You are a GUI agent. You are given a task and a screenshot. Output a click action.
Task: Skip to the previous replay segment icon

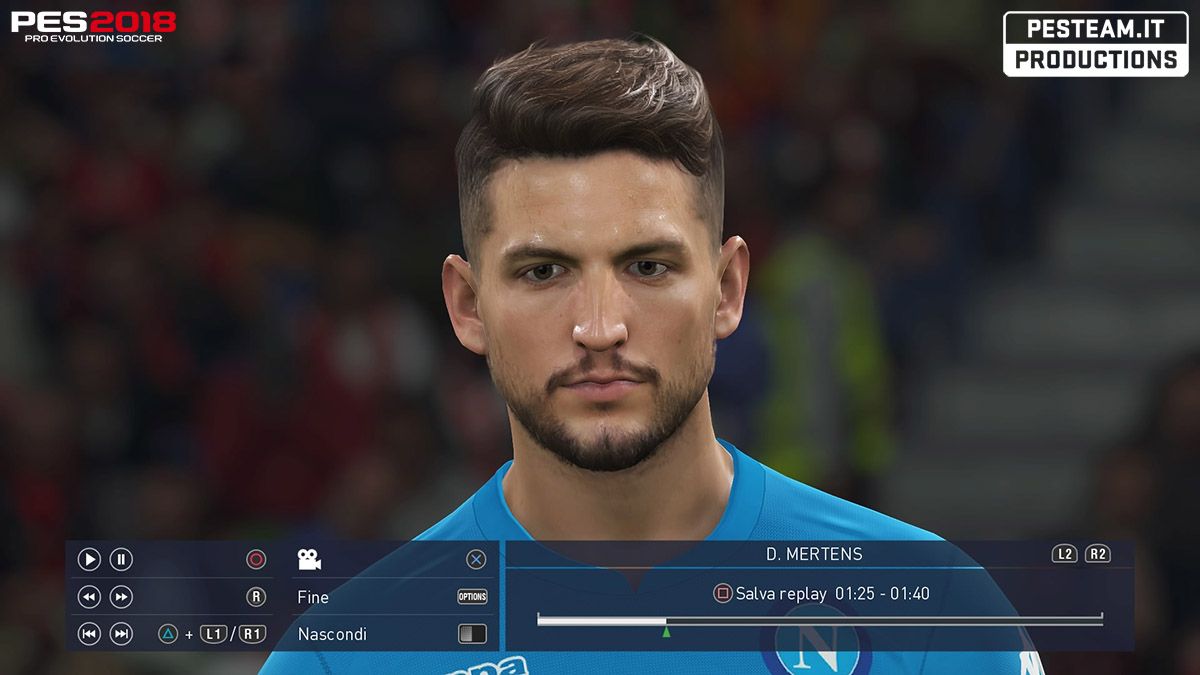tap(89, 633)
